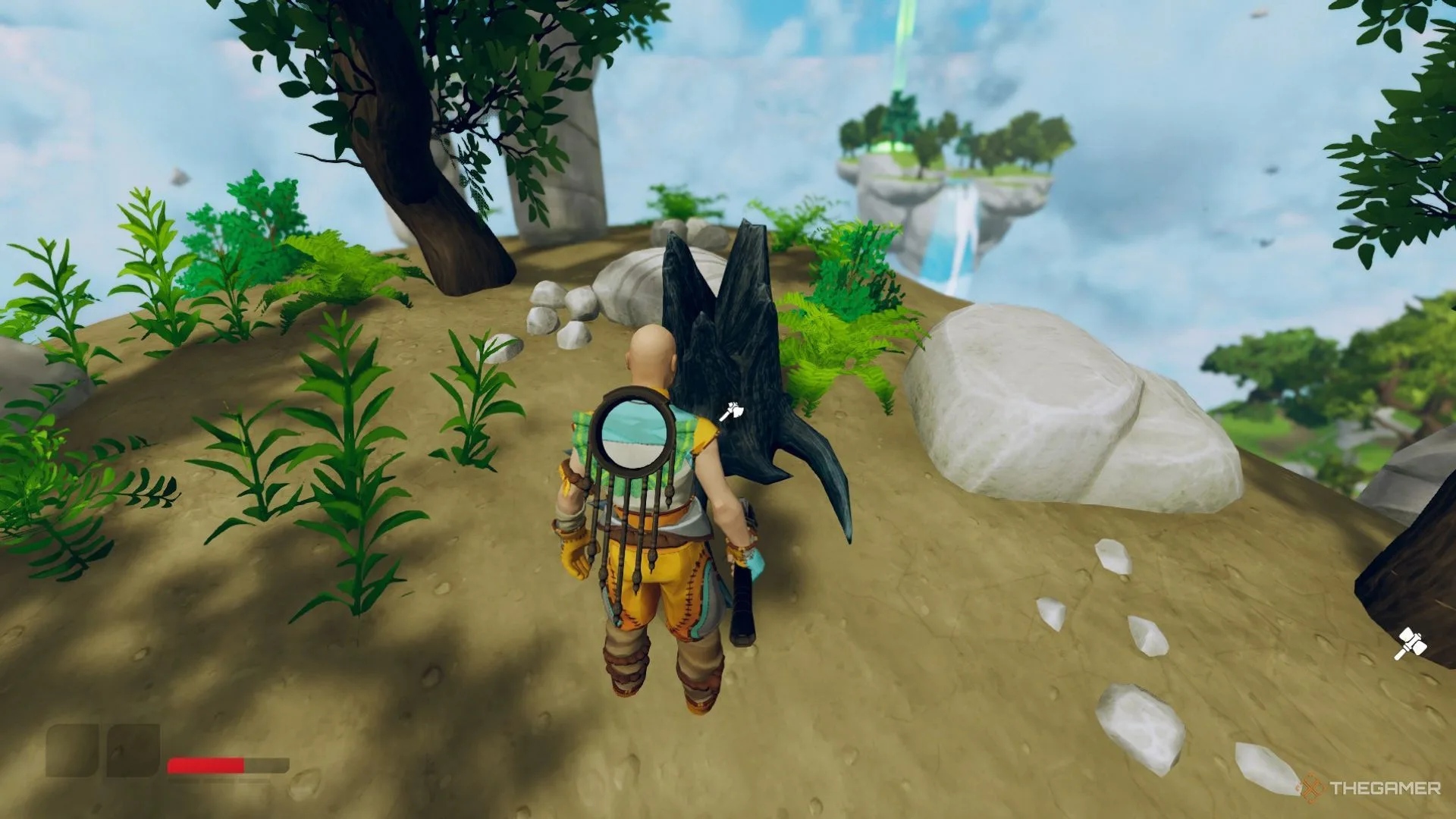Screen dimensions: 1456x819
Task: Click the axe harvest marker on the stump
Action: [731, 412]
